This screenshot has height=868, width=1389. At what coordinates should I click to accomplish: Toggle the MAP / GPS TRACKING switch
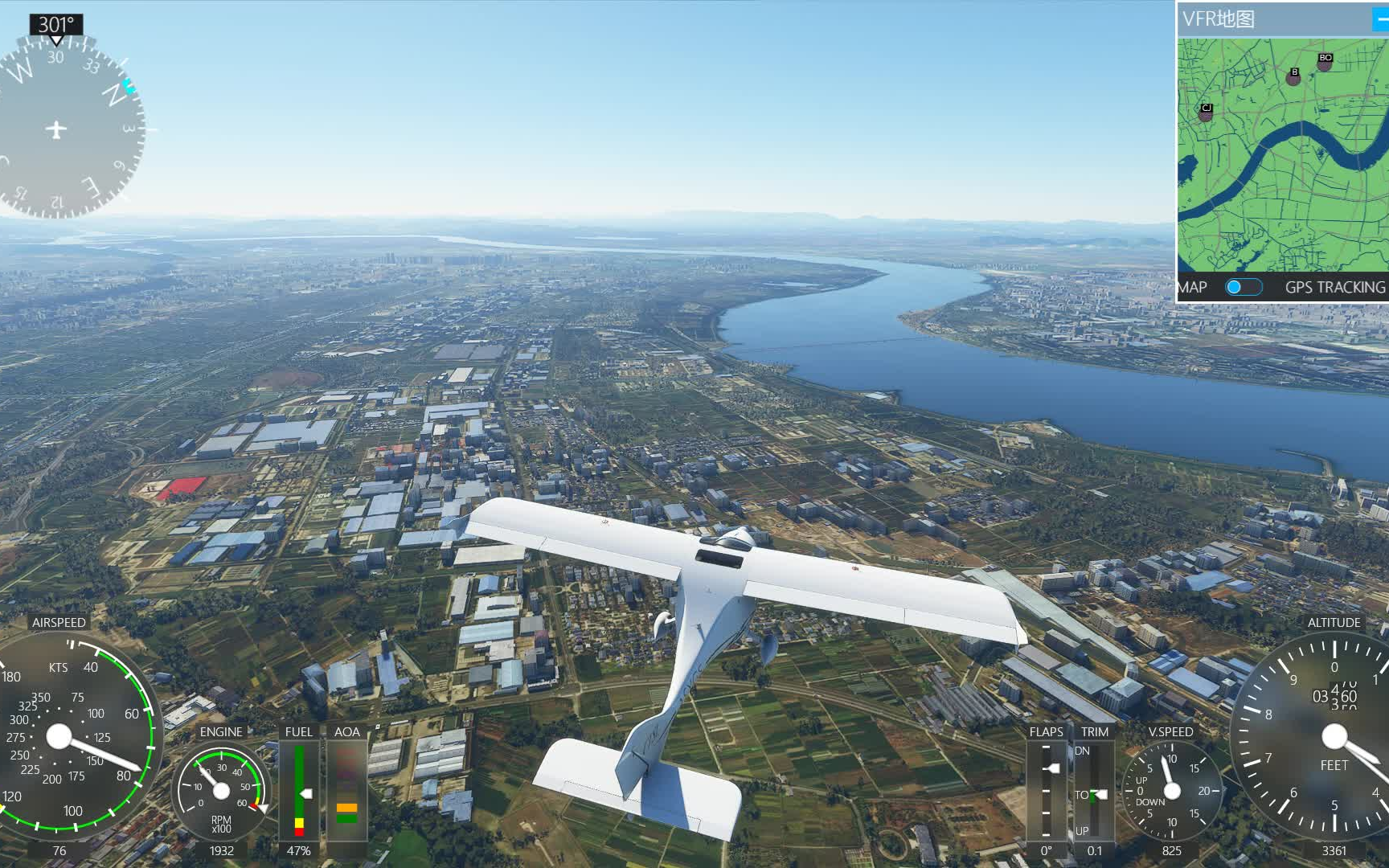pos(1243,287)
